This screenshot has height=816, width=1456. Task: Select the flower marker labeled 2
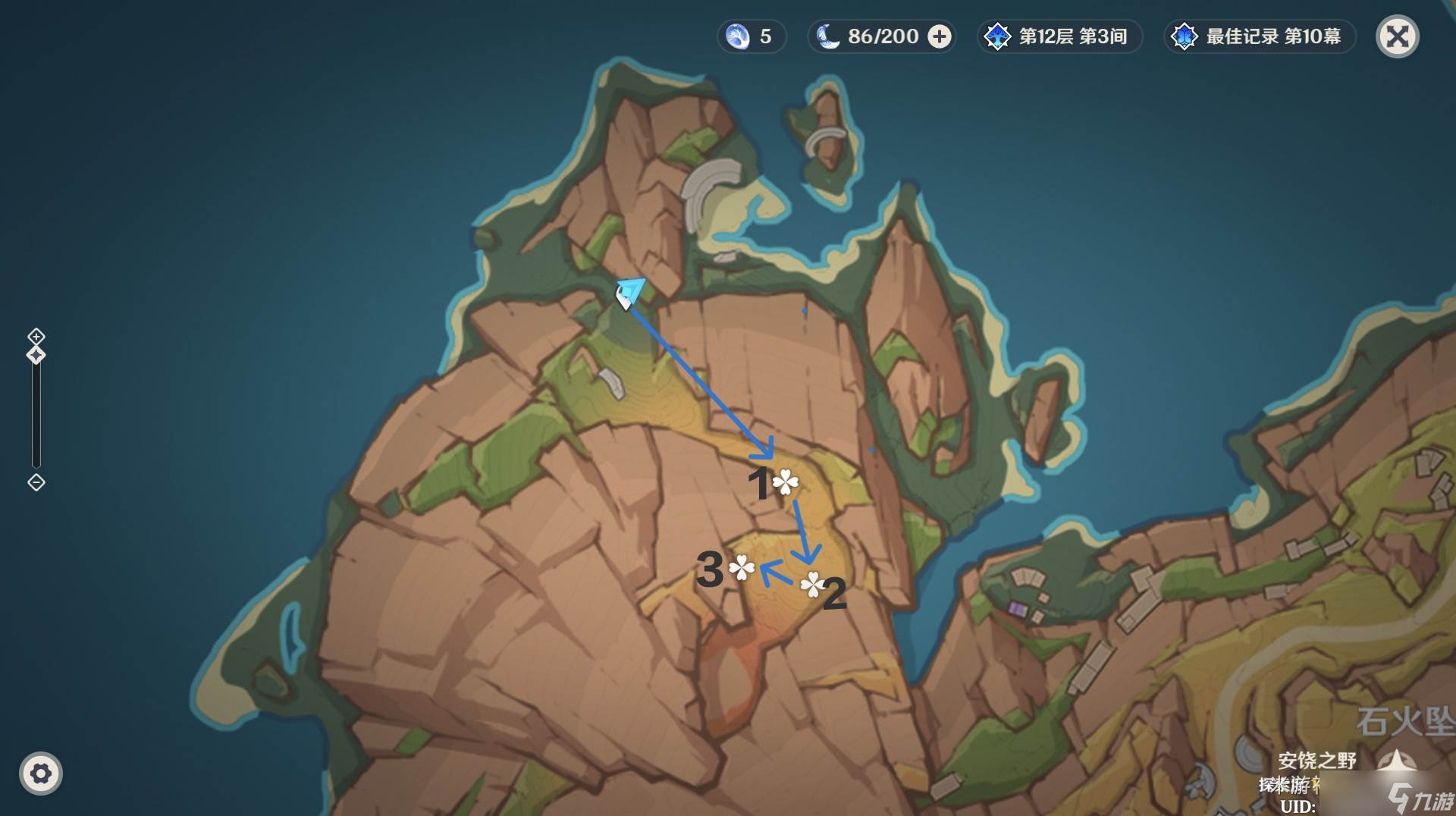tap(812, 584)
